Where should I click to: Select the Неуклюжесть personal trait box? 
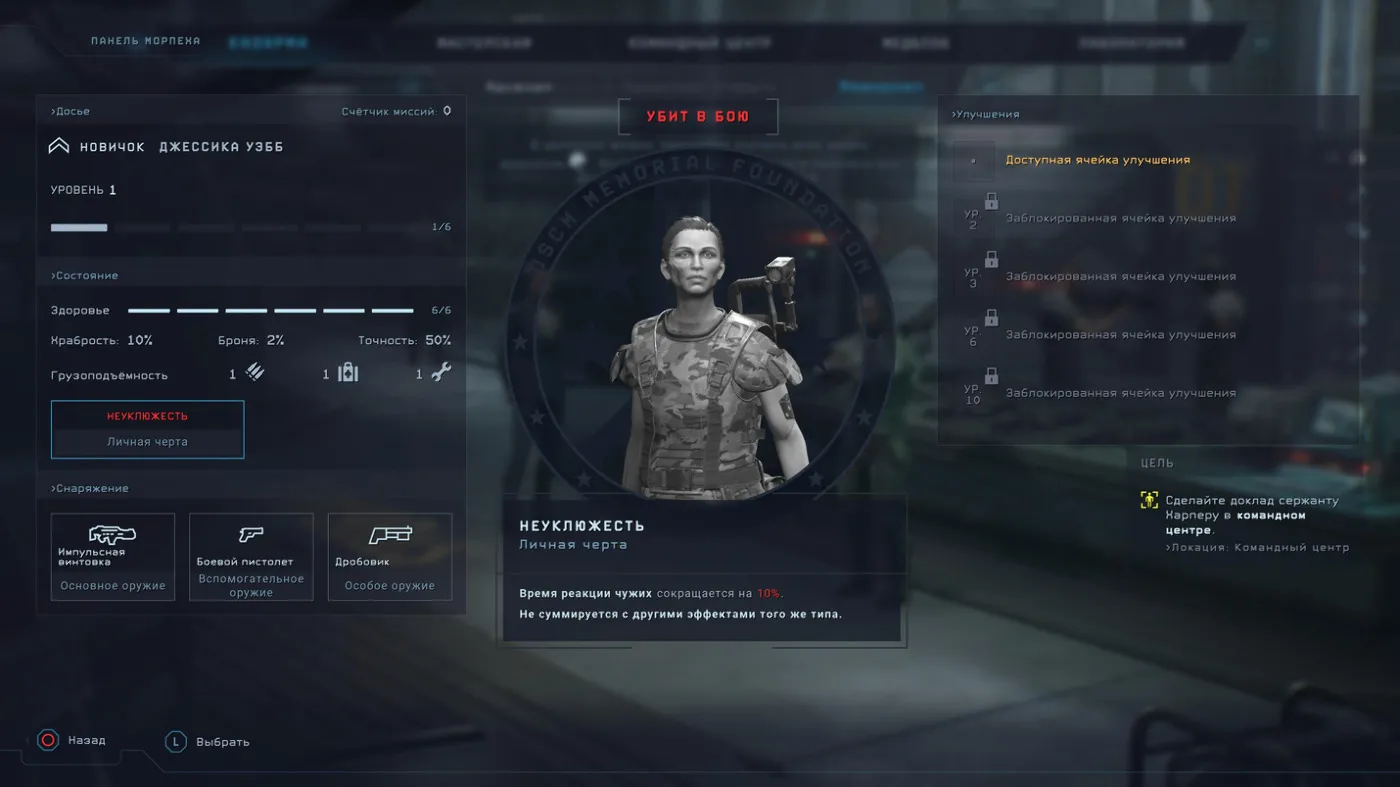pyautogui.click(x=147, y=429)
